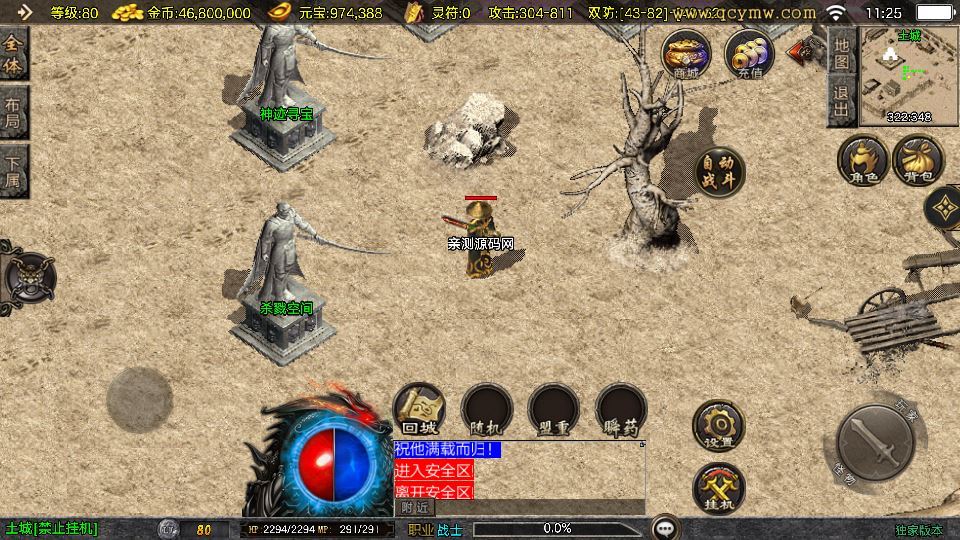Select the 附近 nearby chat channel

(415, 507)
